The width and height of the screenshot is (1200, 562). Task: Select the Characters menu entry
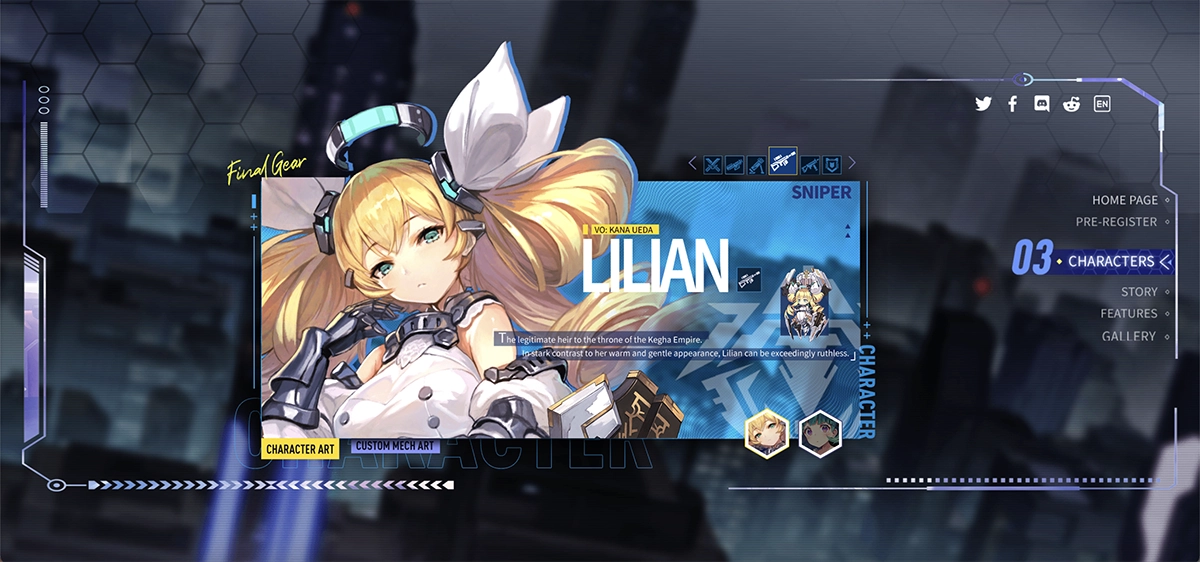1110,261
